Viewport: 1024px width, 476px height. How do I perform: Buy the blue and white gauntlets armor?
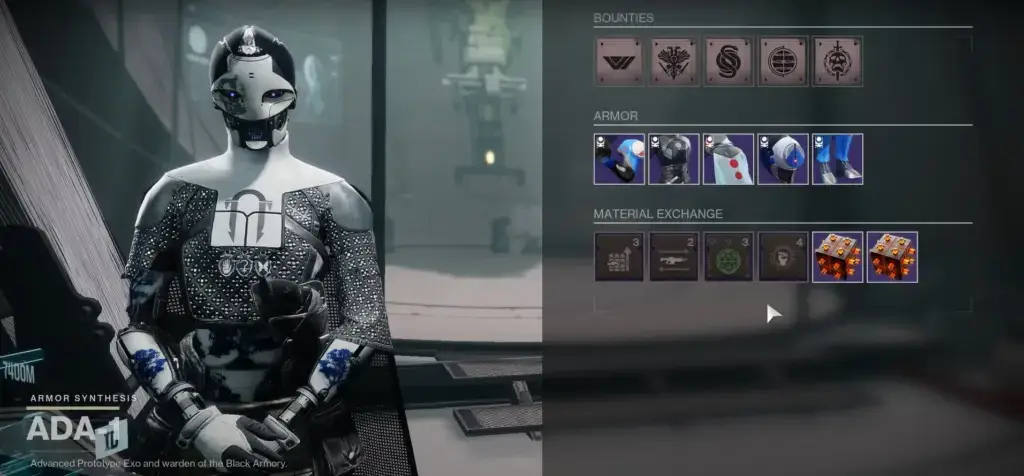coord(619,159)
